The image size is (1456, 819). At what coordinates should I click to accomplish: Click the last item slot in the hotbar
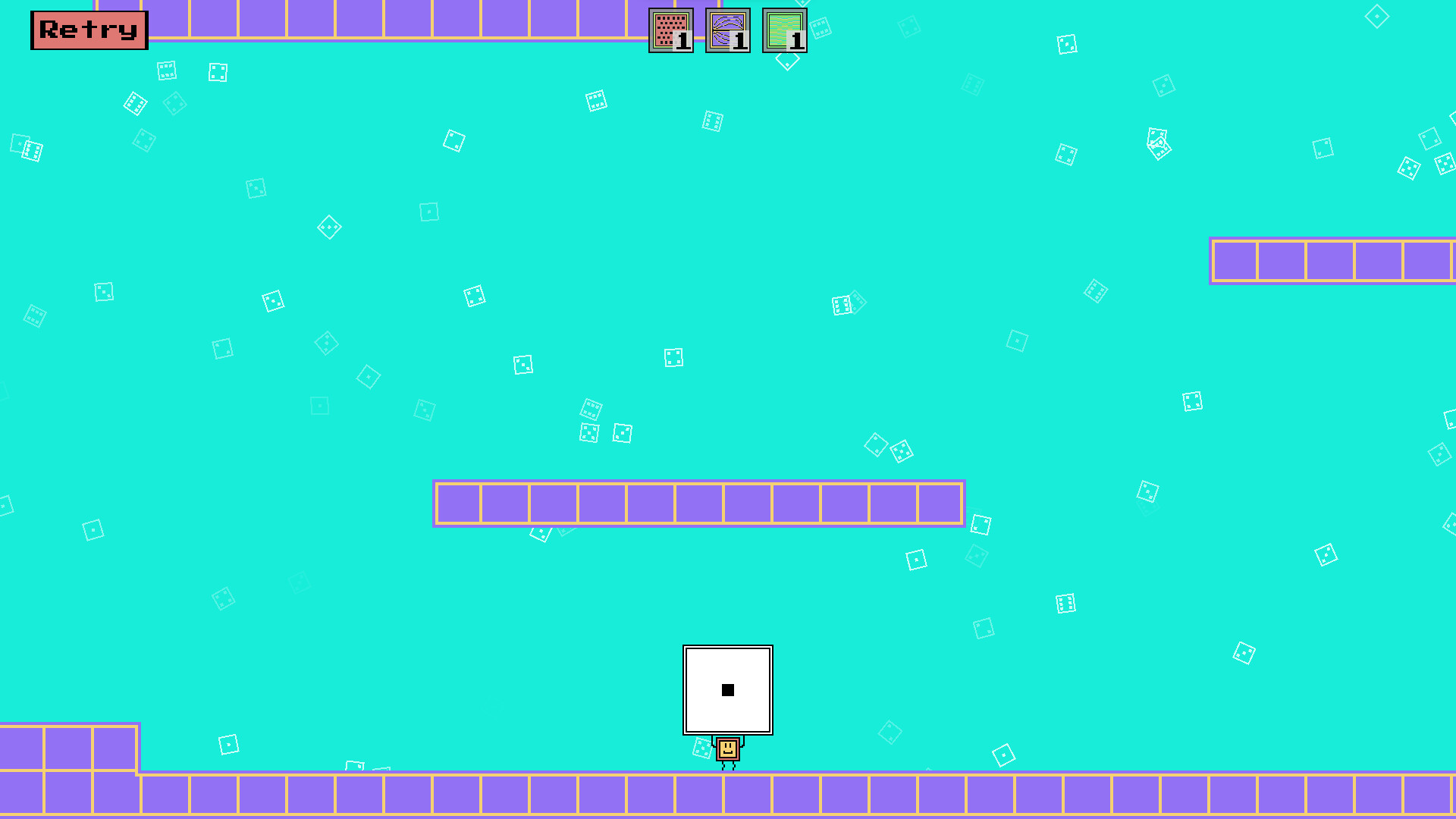[x=786, y=31]
